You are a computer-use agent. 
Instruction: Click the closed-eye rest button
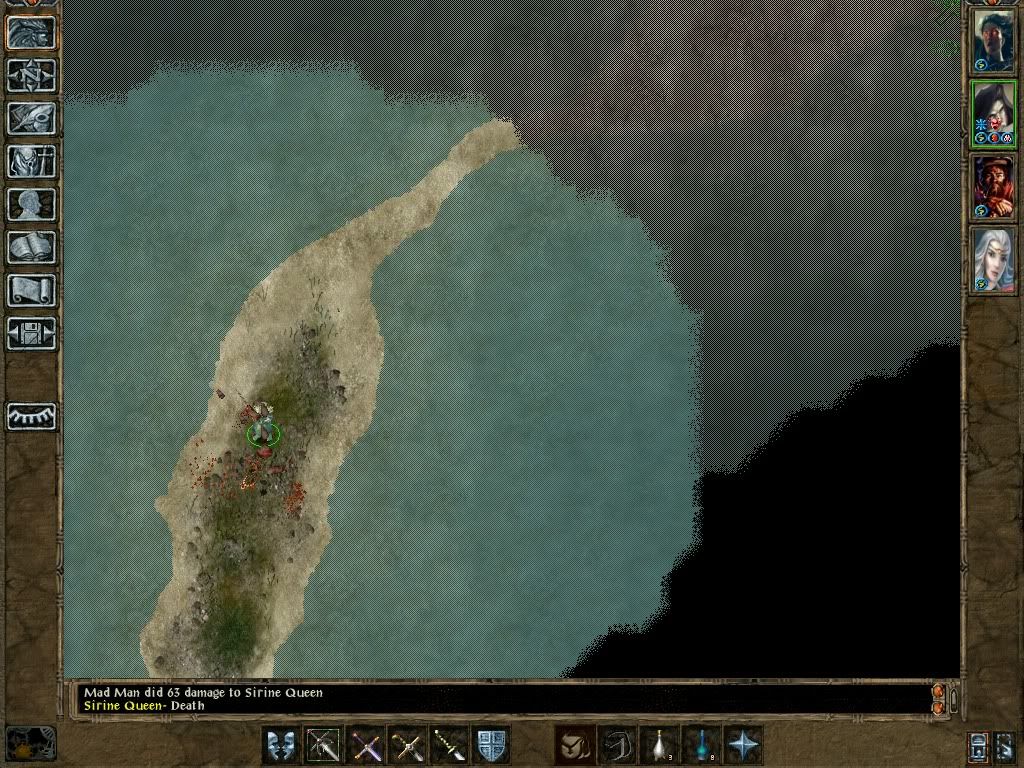click(31, 416)
